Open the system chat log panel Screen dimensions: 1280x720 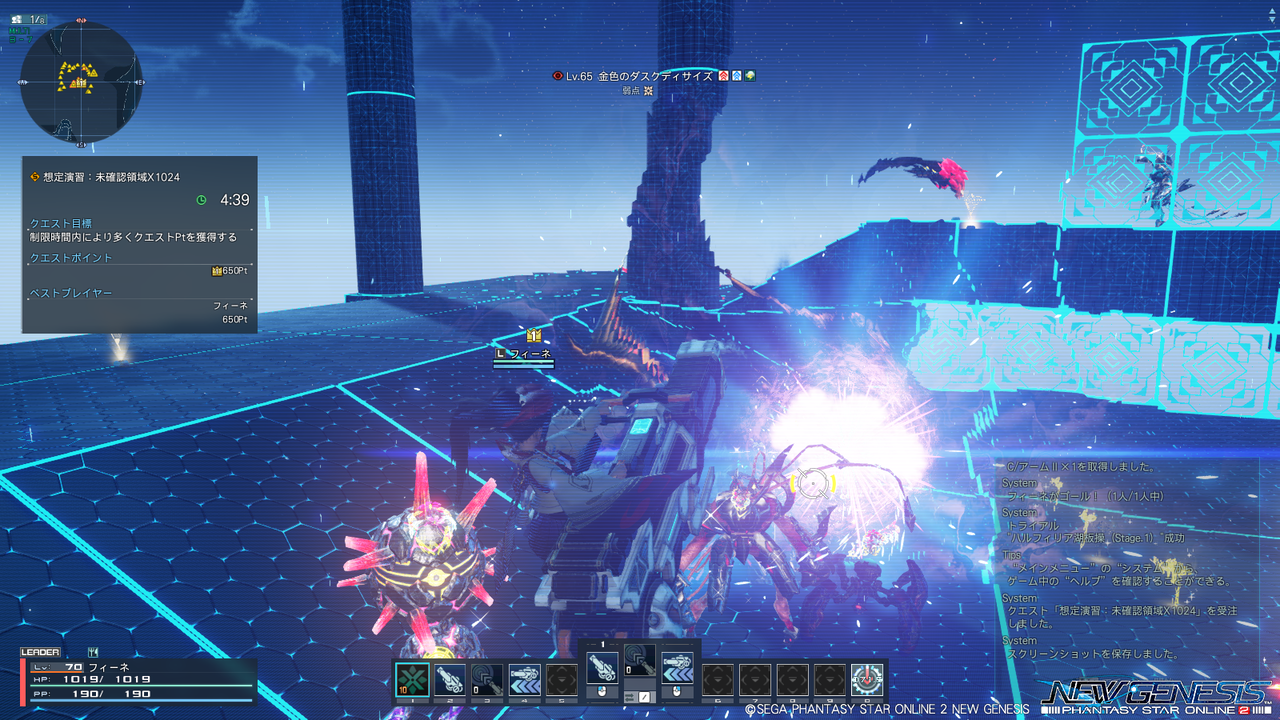1125,560
